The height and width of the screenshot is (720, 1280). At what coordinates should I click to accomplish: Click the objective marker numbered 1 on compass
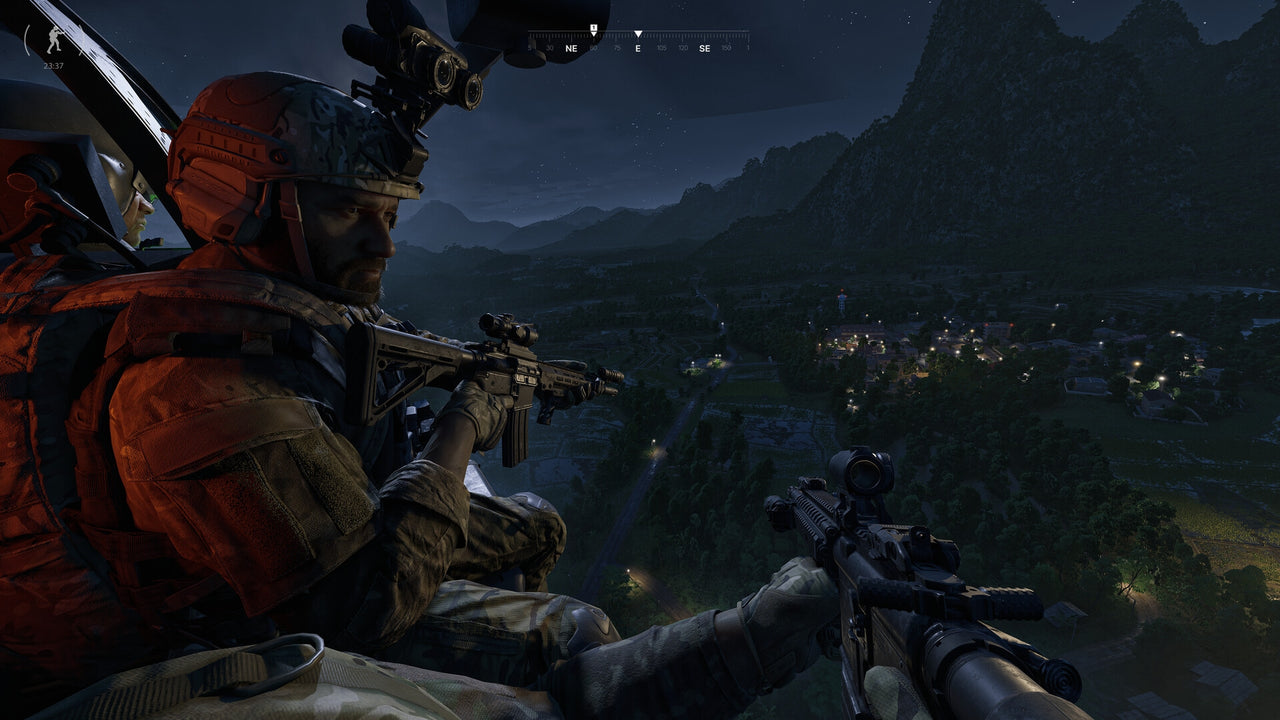coord(593,27)
